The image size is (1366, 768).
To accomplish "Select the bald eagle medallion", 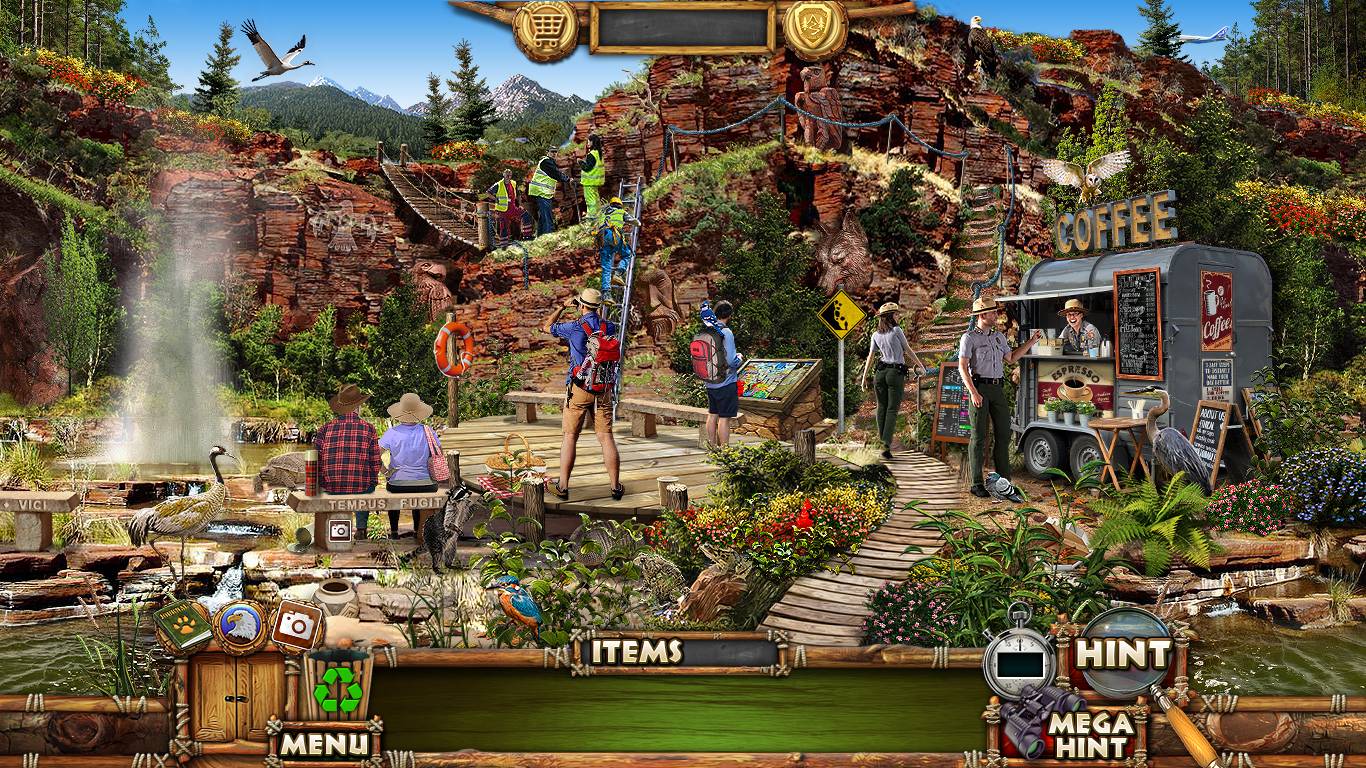I will pyautogui.click(x=240, y=626).
